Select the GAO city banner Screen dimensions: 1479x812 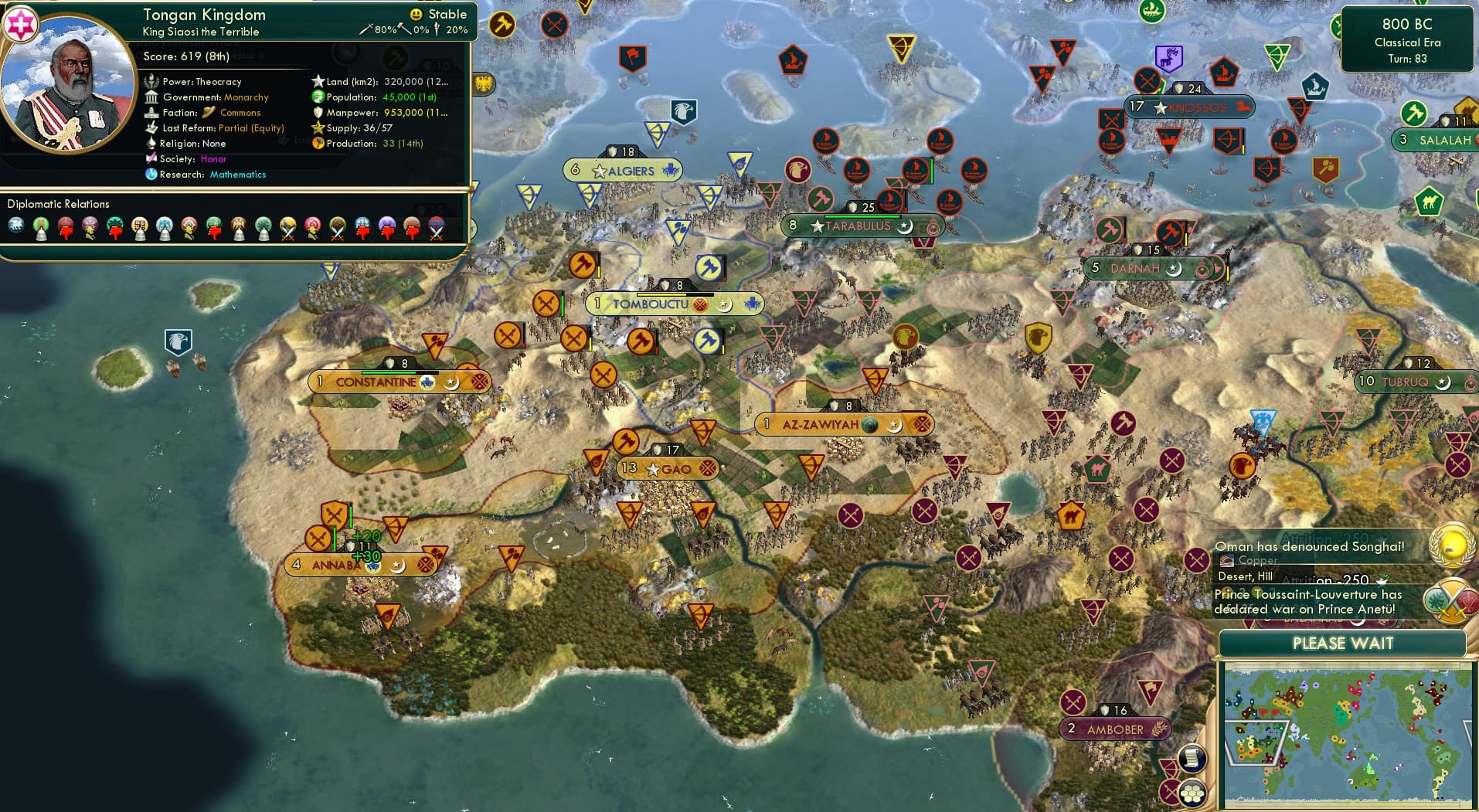[666, 467]
